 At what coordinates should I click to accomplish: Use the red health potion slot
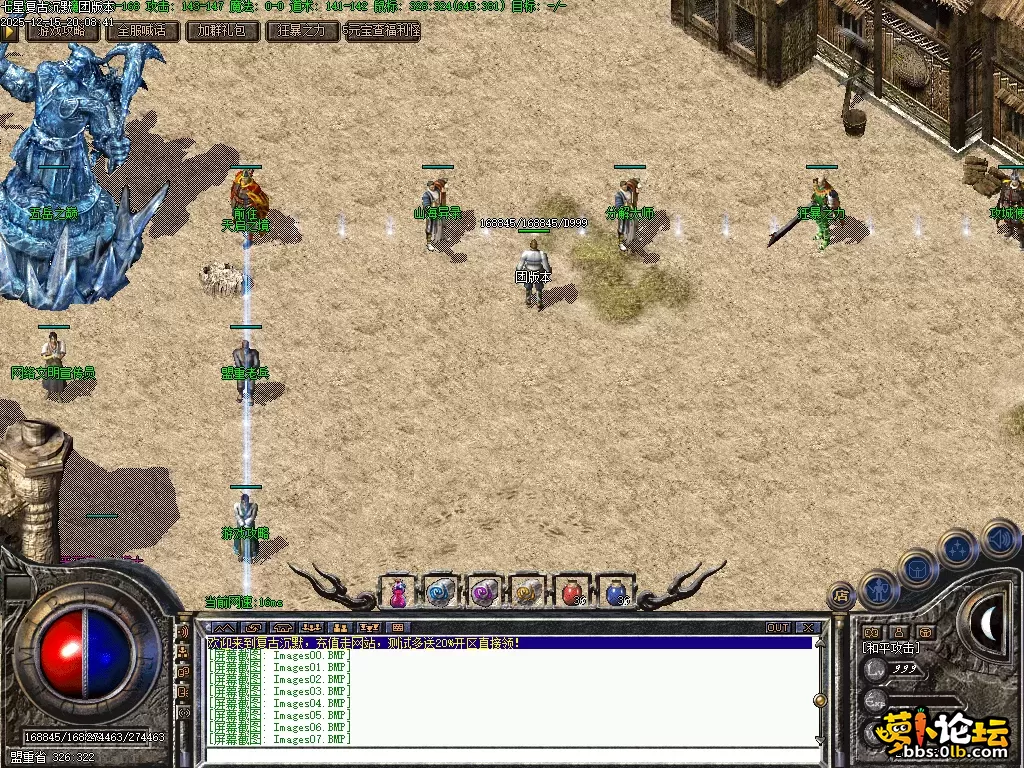(x=572, y=593)
